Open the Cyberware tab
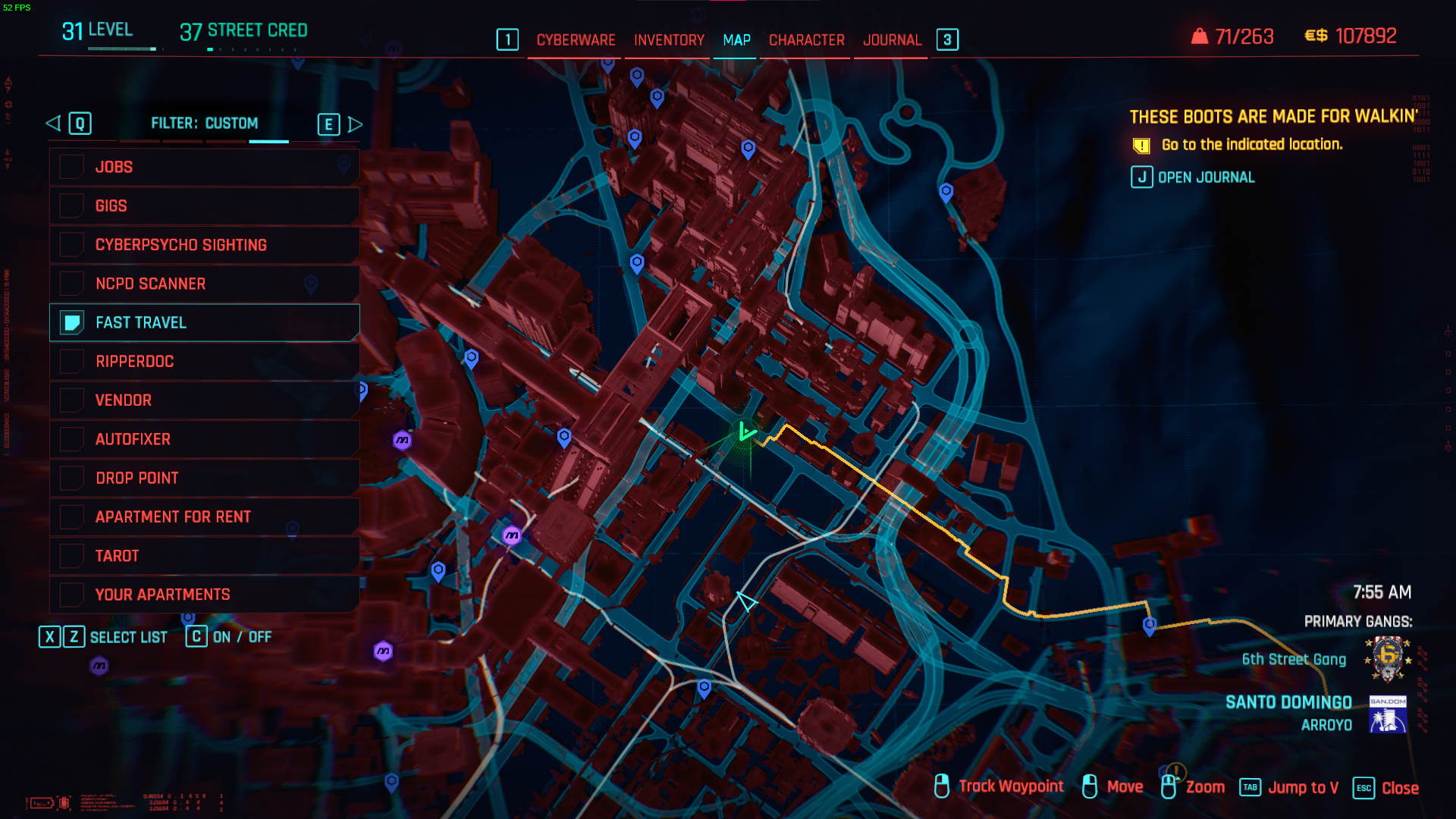 click(x=576, y=40)
